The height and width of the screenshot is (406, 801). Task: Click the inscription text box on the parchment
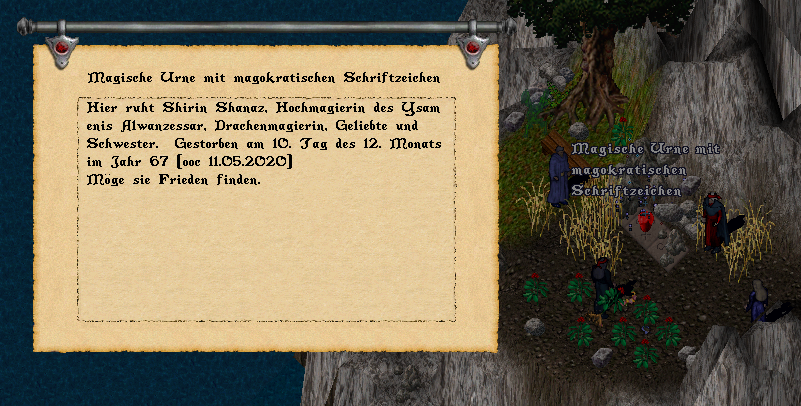pyautogui.click(x=266, y=208)
